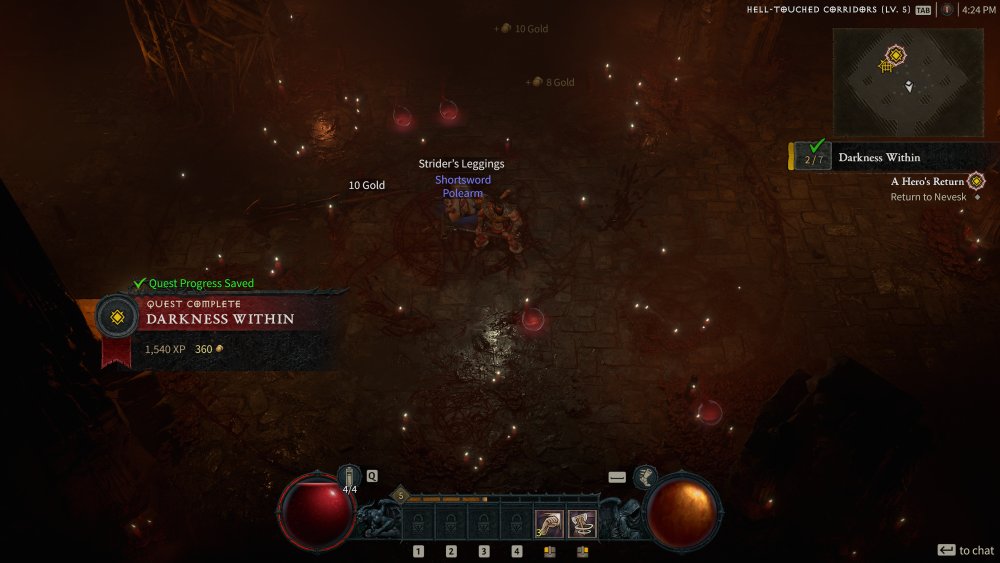This screenshot has width=1000, height=563.
Task: Open the minimap of Hell-Touched Corridors
Action: (x=908, y=82)
